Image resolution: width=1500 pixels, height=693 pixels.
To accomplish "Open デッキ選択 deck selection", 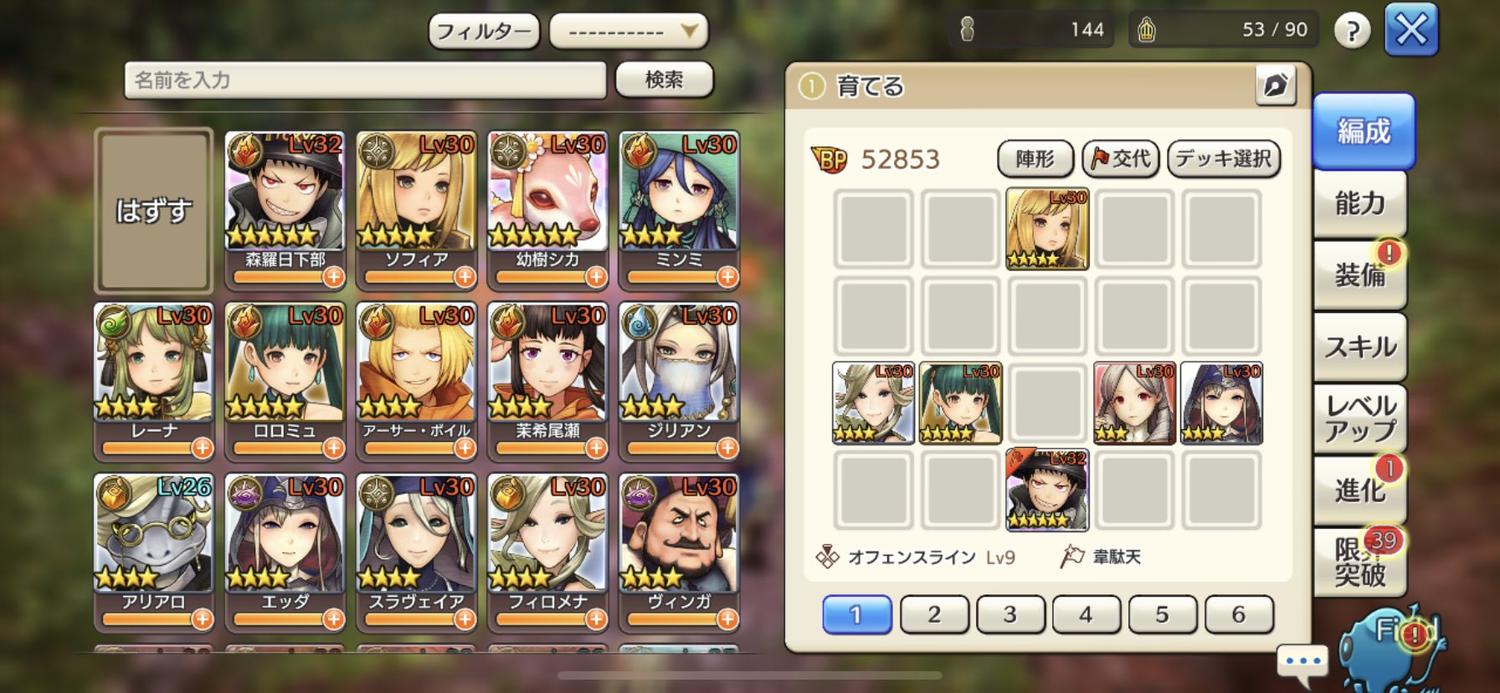I will pyautogui.click(x=1224, y=158).
